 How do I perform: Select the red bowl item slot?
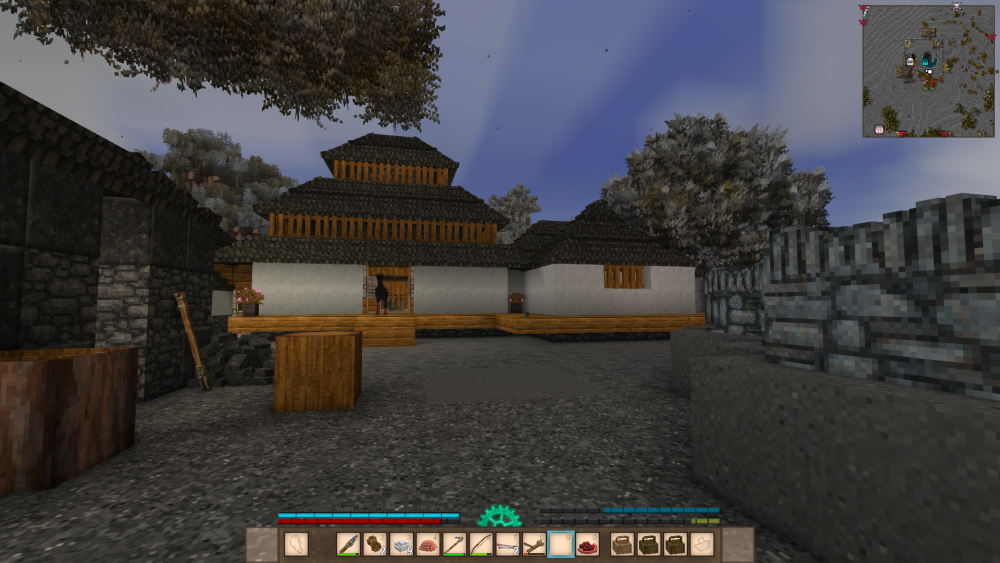point(587,544)
